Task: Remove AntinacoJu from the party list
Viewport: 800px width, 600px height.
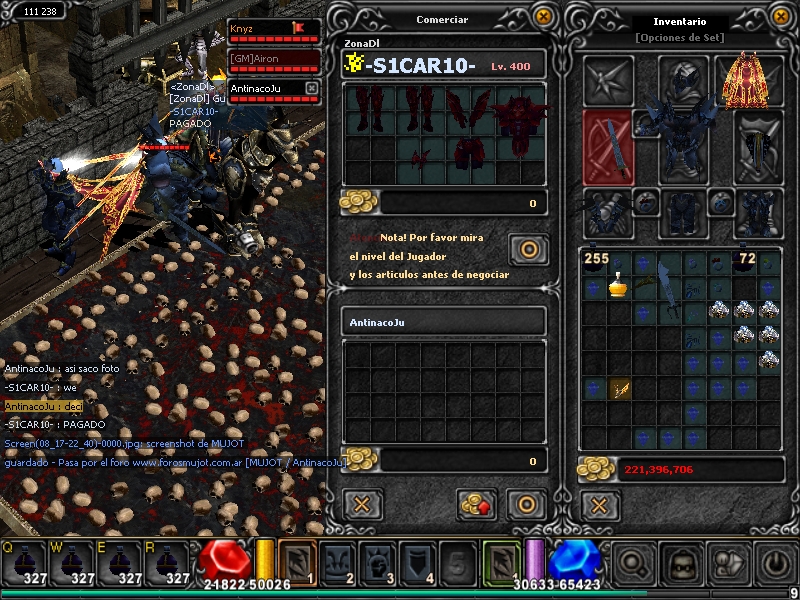Action: [x=311, y=89]
